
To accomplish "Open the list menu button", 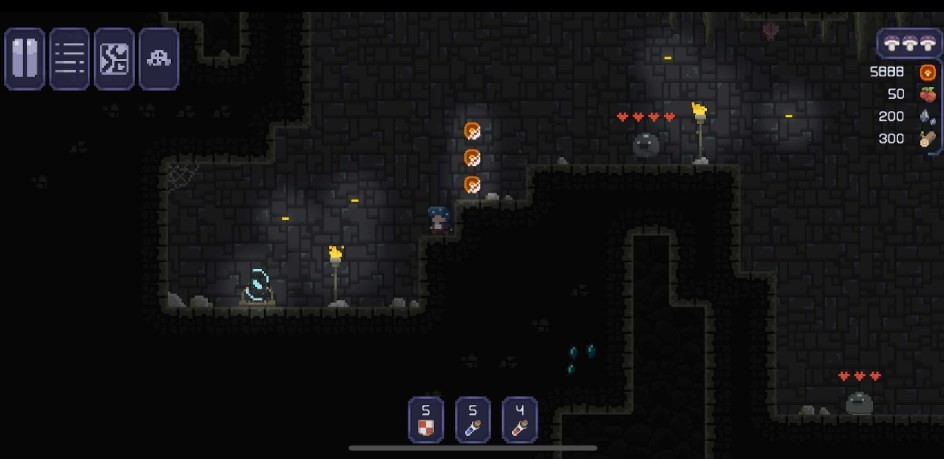I will pyautogui.click(x=70, y=59).
